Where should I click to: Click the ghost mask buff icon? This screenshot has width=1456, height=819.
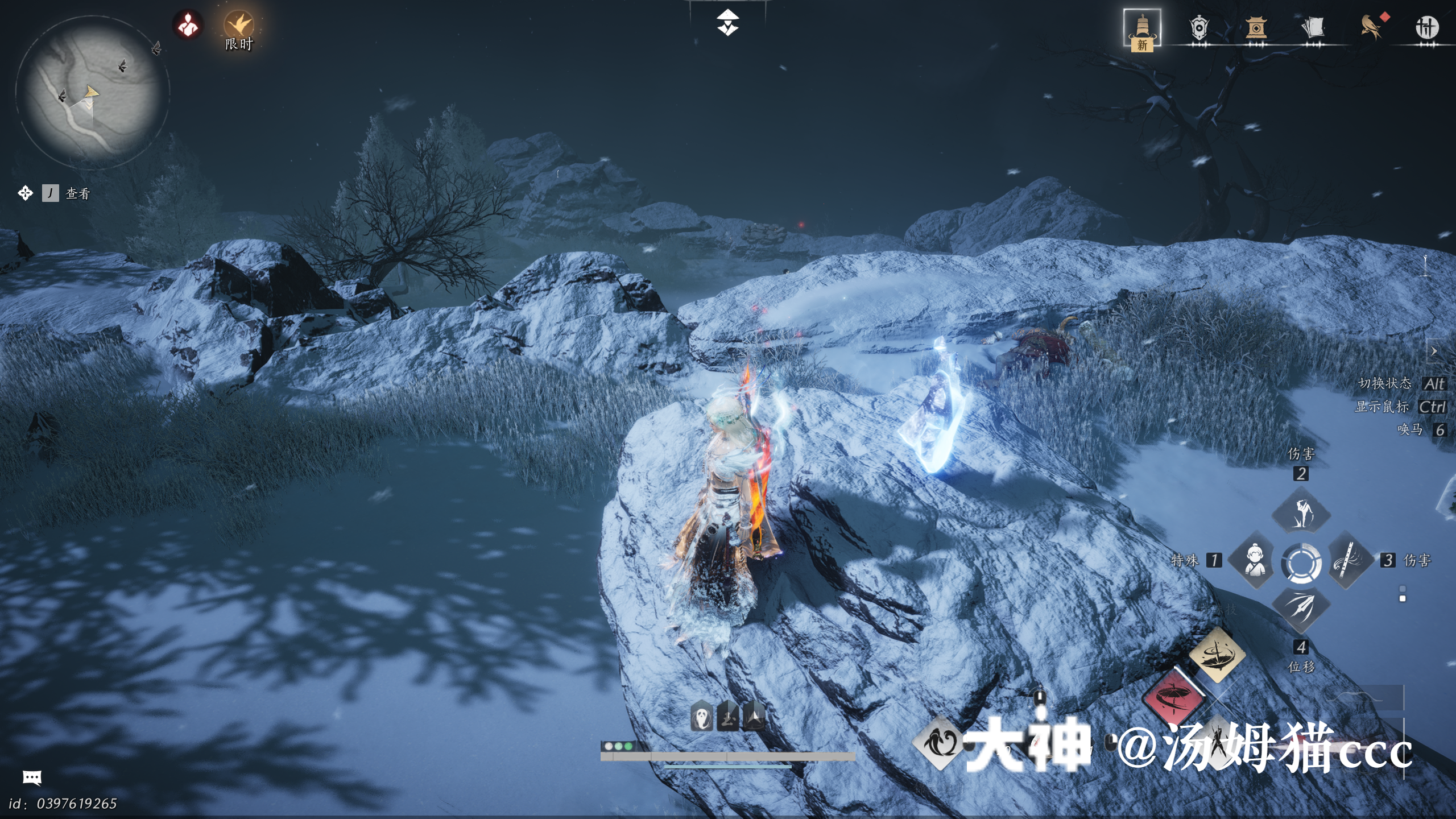point(702,718)
